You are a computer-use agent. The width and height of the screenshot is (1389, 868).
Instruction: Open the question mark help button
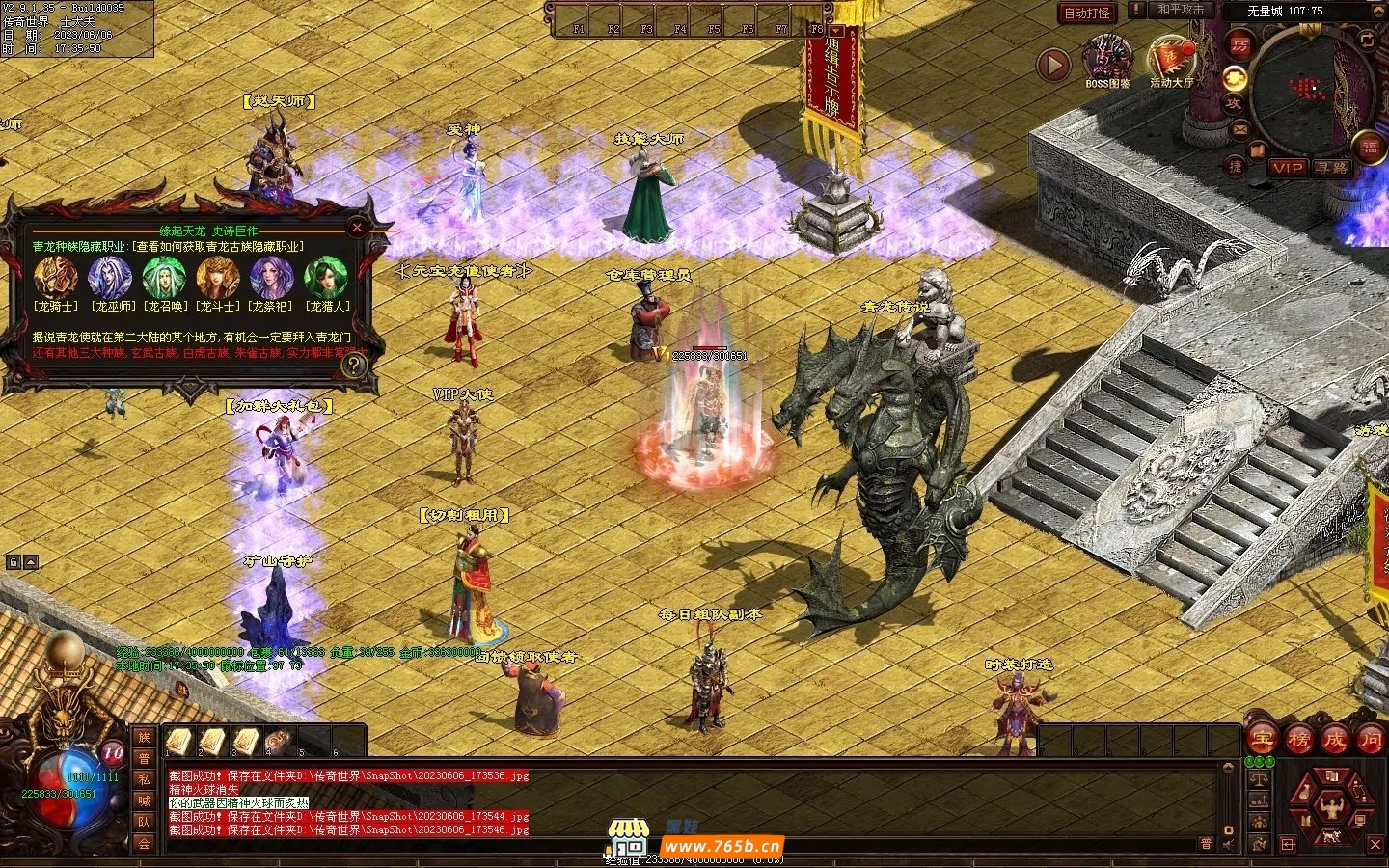coord(354,364)
